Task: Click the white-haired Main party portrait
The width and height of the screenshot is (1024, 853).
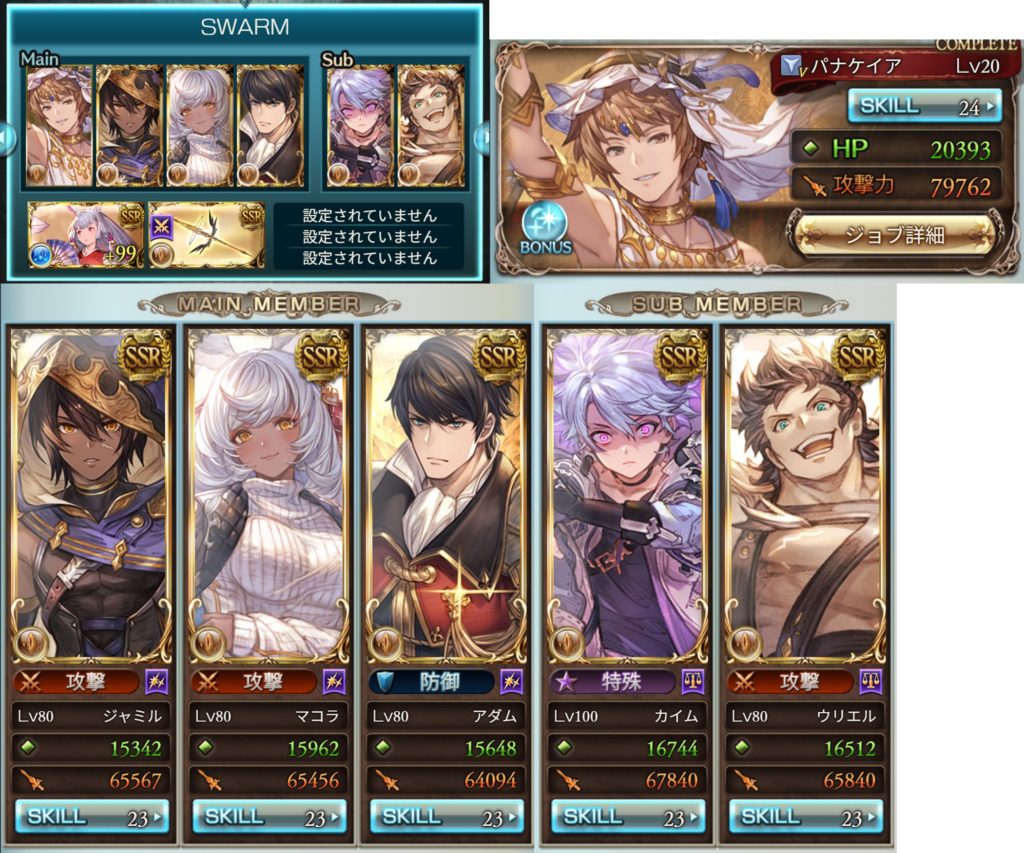Action: click(199, 127)
